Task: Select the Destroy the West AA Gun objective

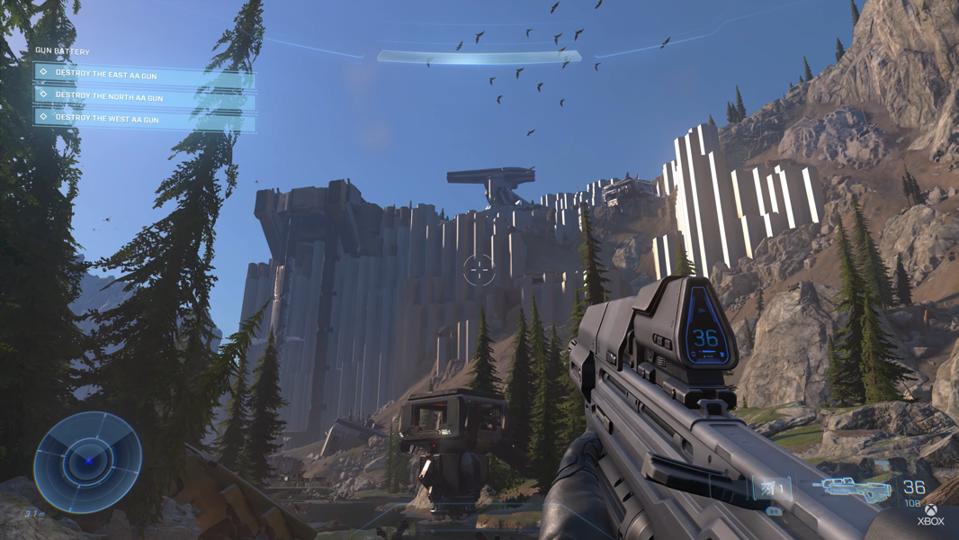Action: [x=143, y=118]
